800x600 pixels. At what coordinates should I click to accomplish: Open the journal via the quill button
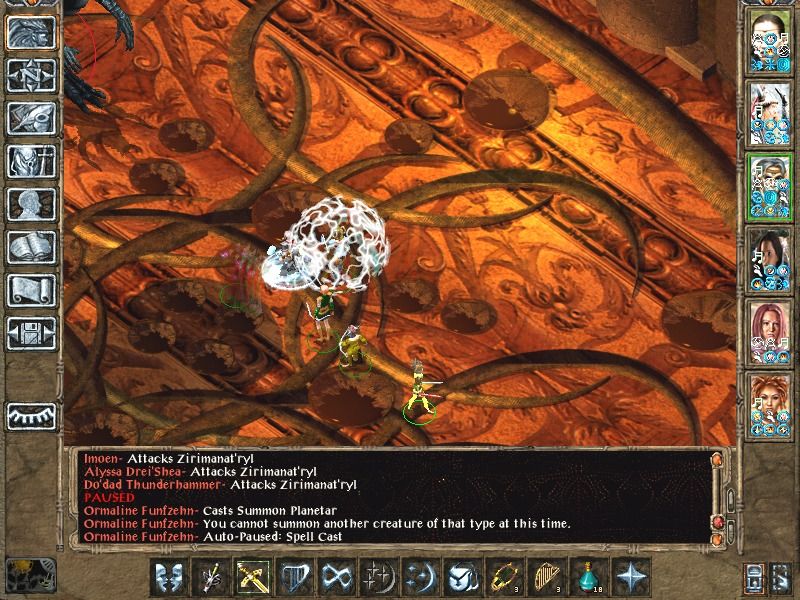click(31, 118)
